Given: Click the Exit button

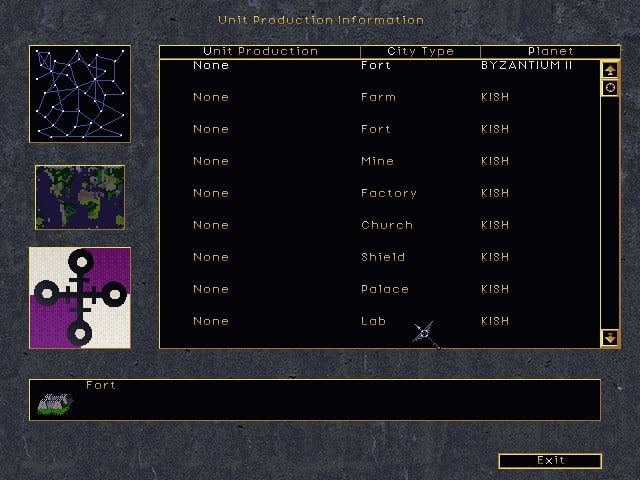Looking at the screenshot, I should (550, 461).
